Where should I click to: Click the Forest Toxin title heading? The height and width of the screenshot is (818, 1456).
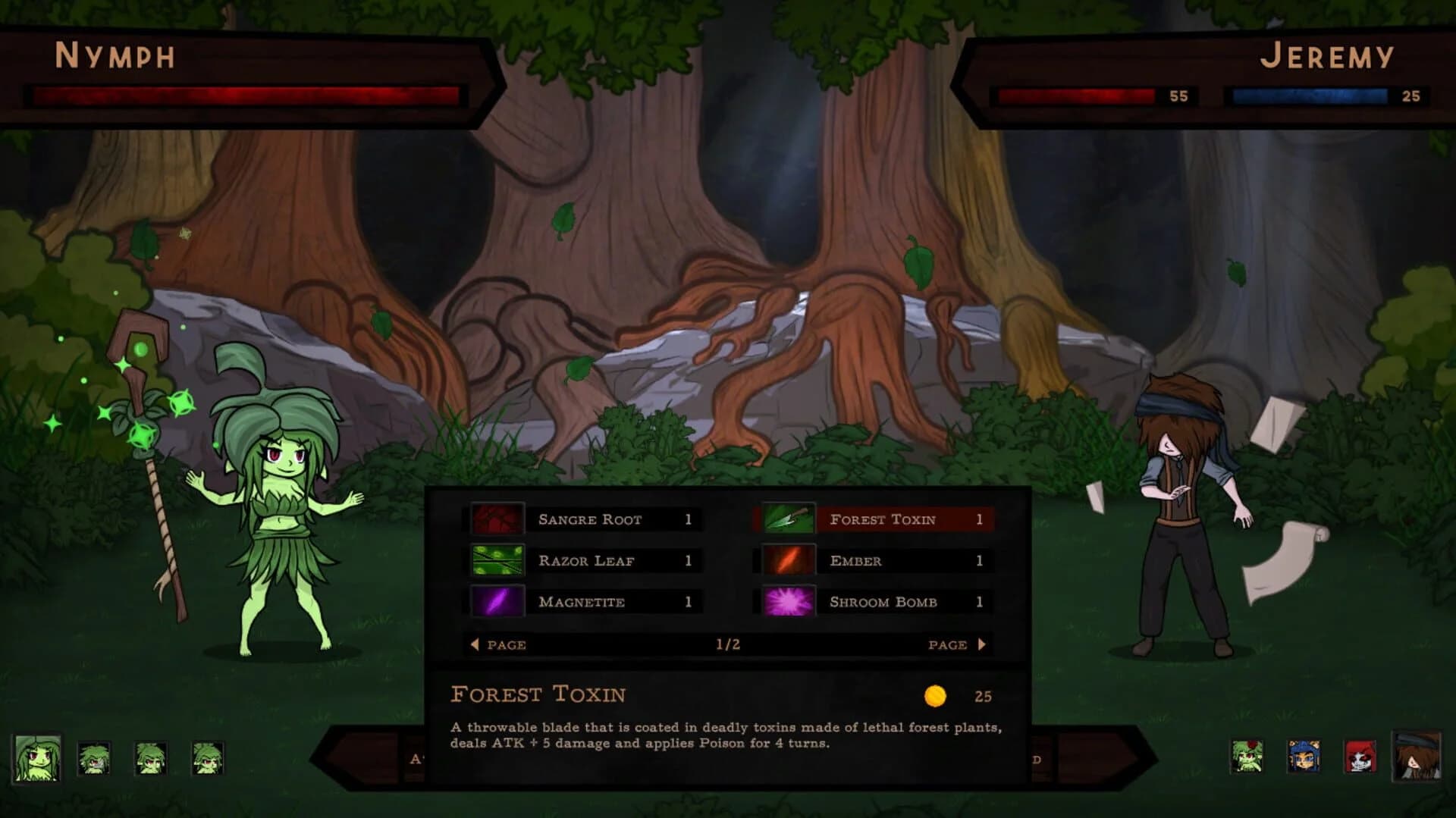(538, 694)
